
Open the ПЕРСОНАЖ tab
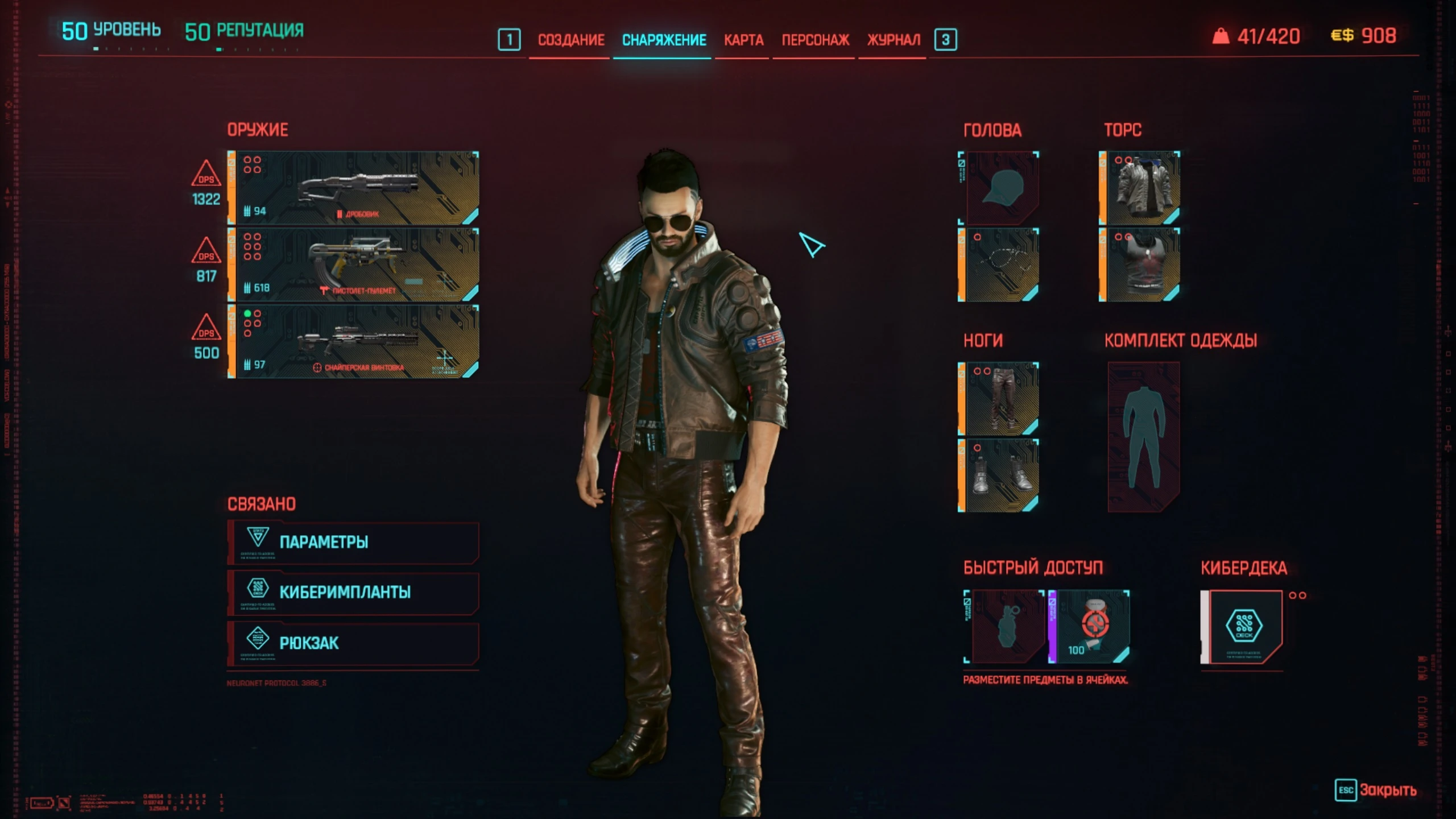814,40
